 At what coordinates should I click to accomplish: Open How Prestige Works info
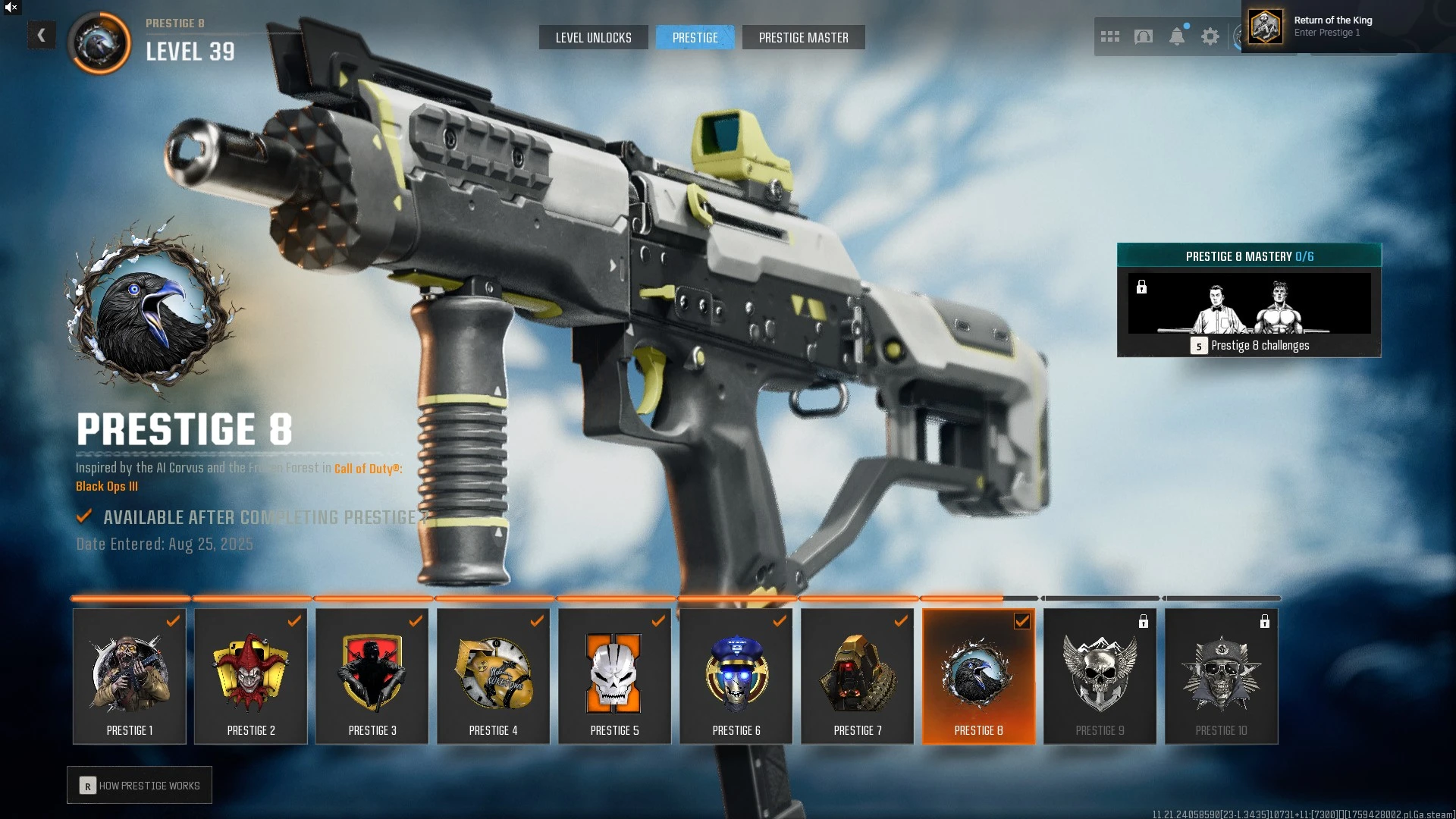point(140,786)
